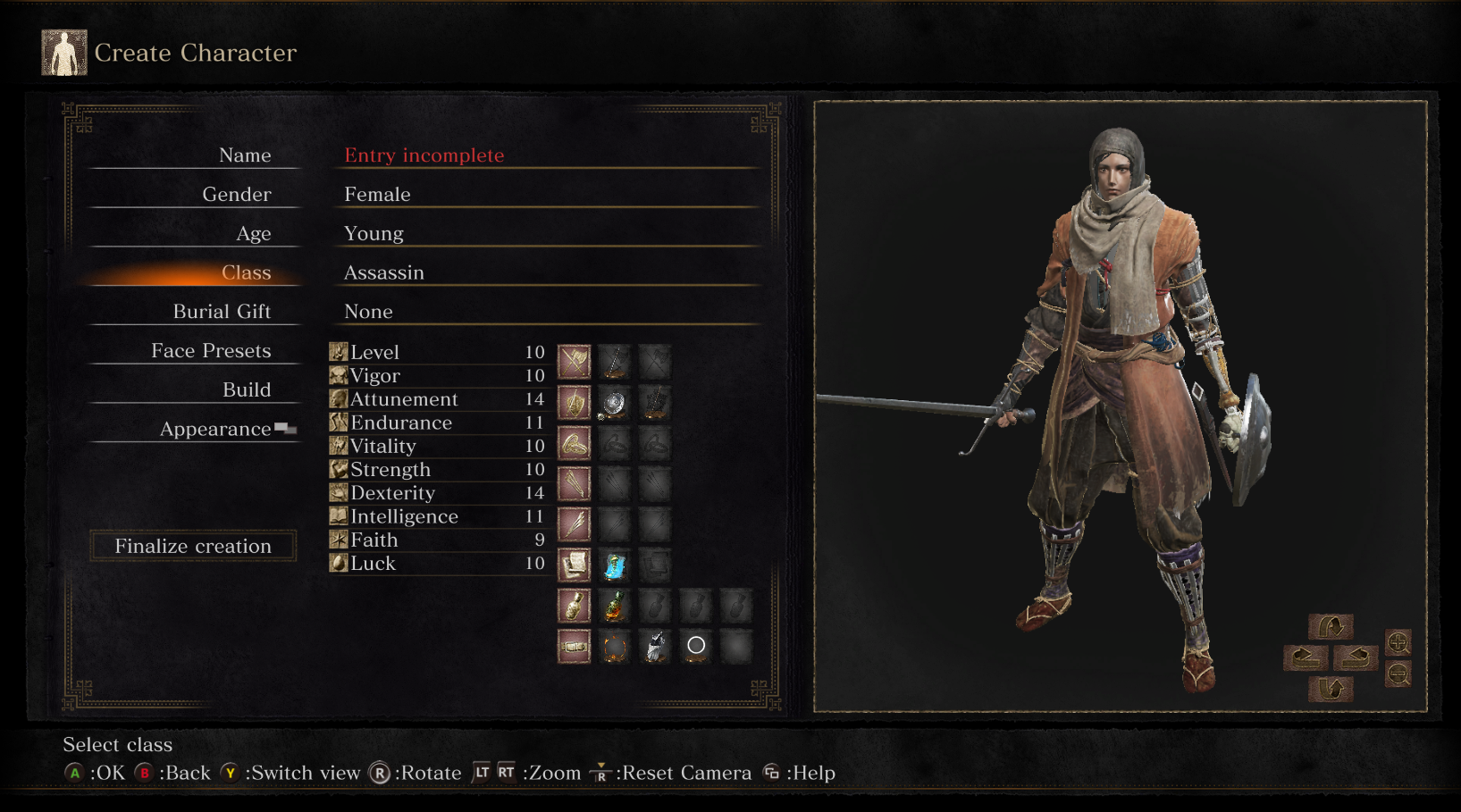Click the crossed-axes weapons category icon
Viewport: 1461px width, 812px height.
(x=574, y=363)
